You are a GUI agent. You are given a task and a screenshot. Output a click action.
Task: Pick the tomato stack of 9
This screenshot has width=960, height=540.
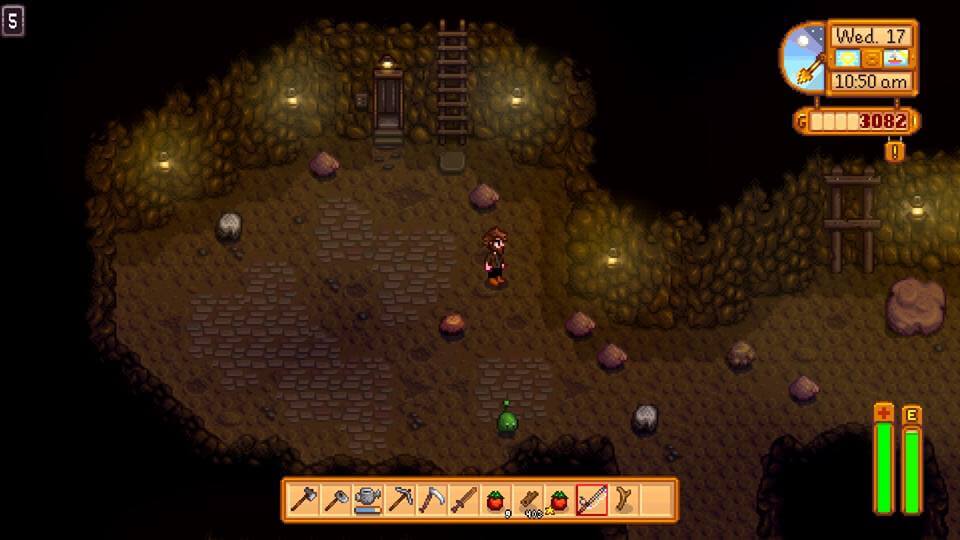(x=495, y=499)
